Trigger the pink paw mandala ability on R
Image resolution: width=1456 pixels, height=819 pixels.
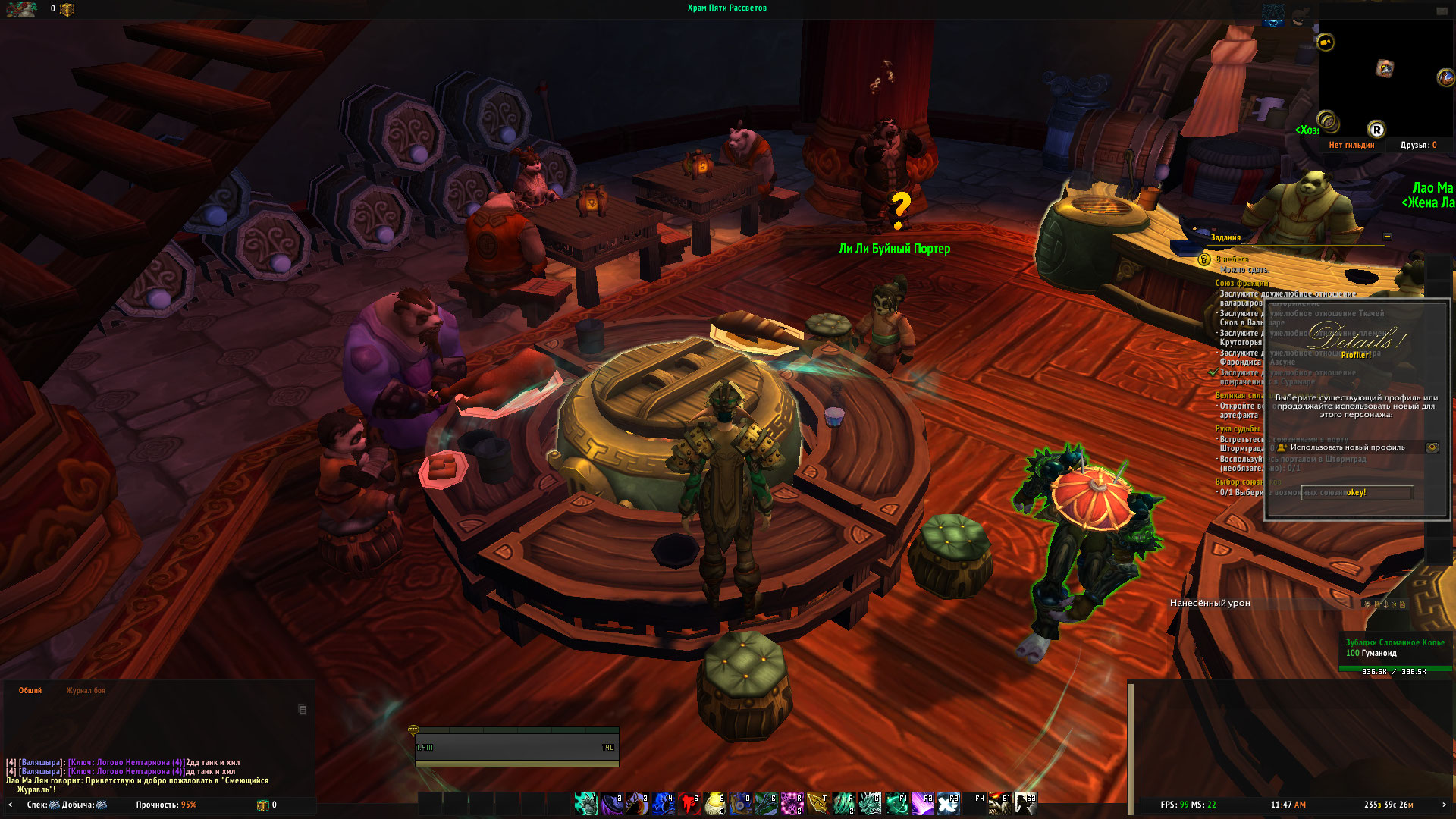click(x=792, y=804)
